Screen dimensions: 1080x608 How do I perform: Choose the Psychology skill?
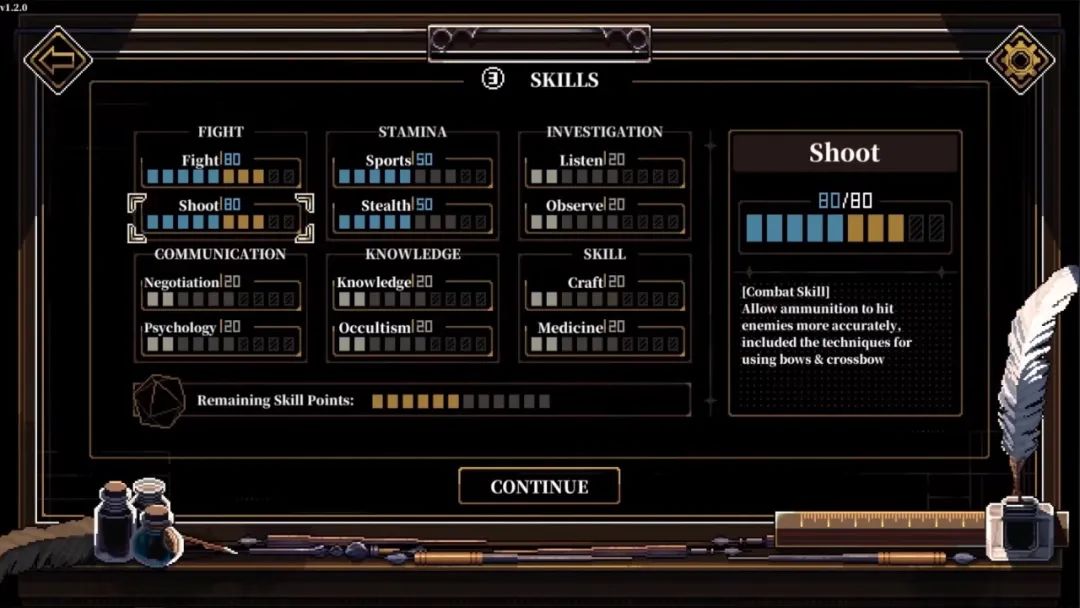220,337
